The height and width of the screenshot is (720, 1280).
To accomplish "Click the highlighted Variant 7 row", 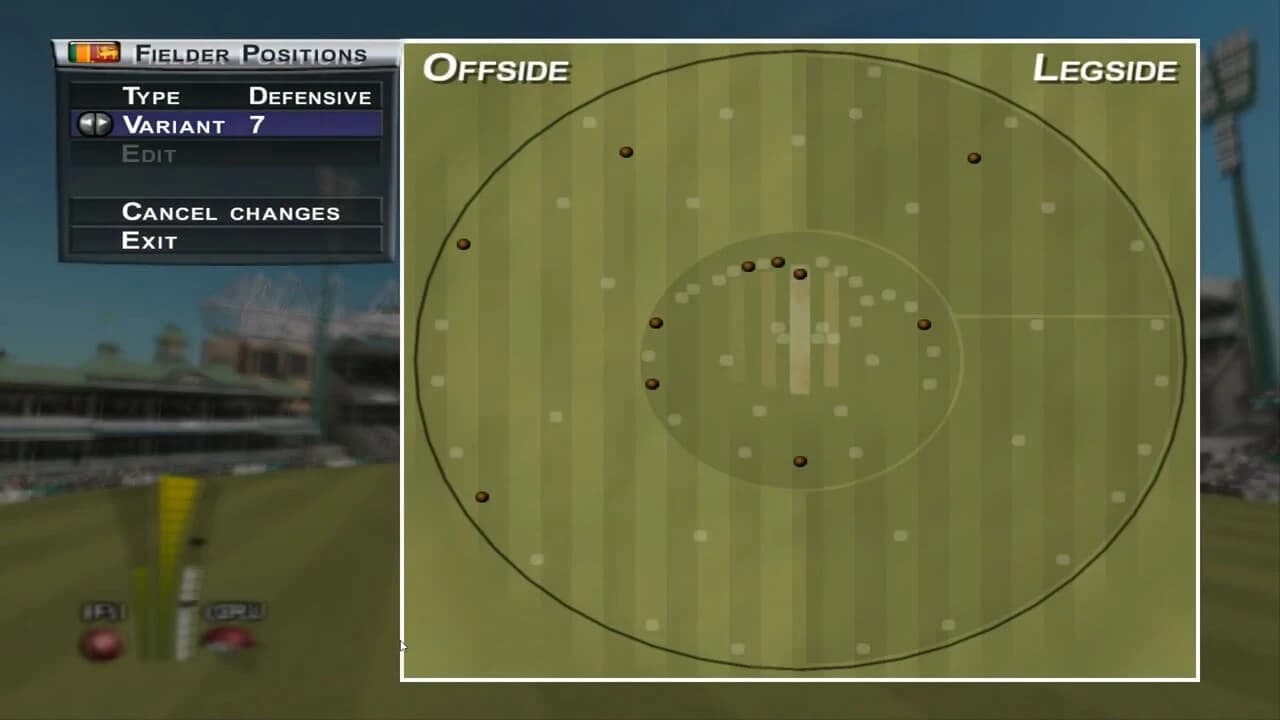I will pyautogui.click(x=225, y=124).
